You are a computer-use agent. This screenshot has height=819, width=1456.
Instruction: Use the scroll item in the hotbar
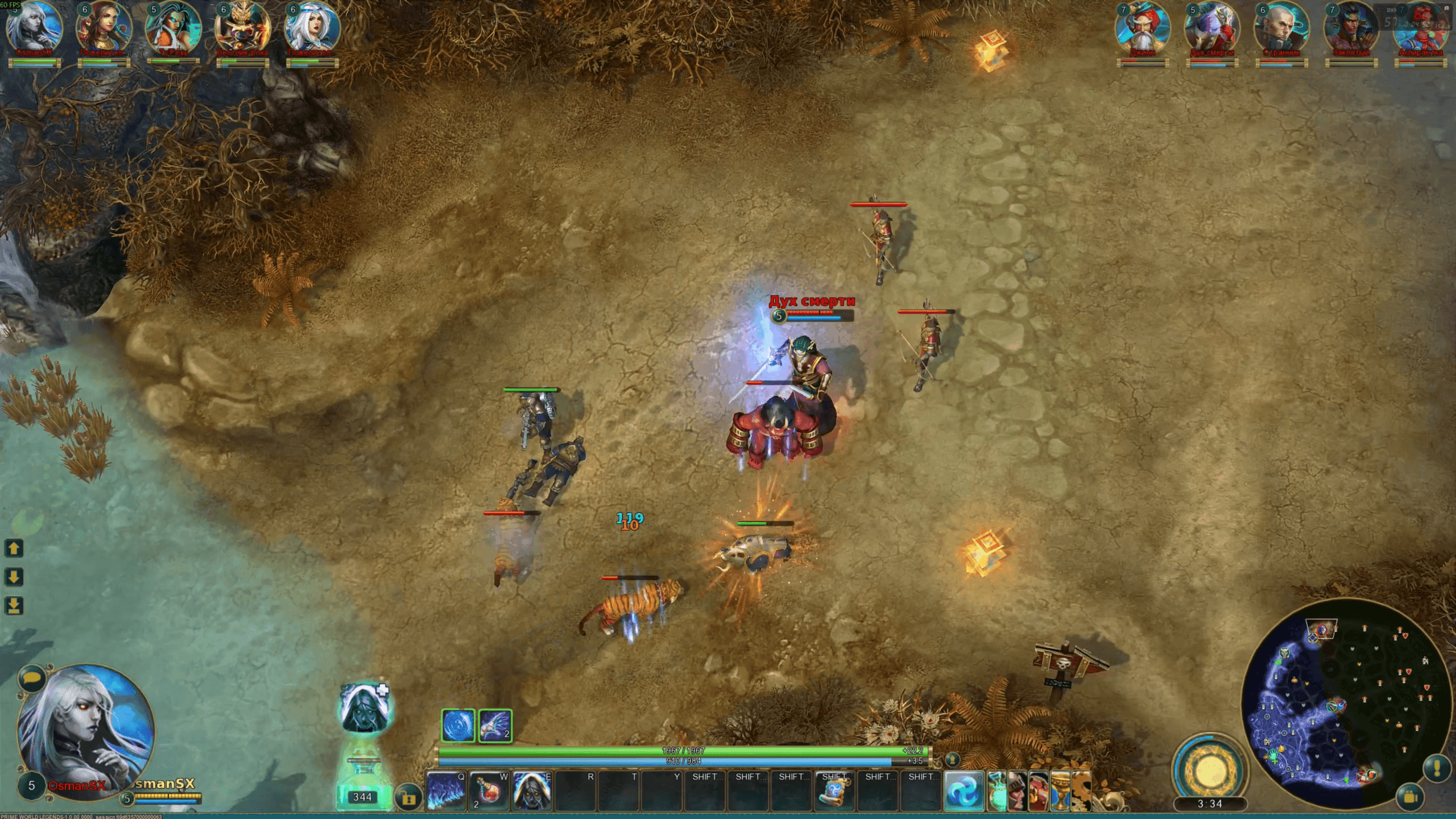pyautogui.click(x=834, y=791)
